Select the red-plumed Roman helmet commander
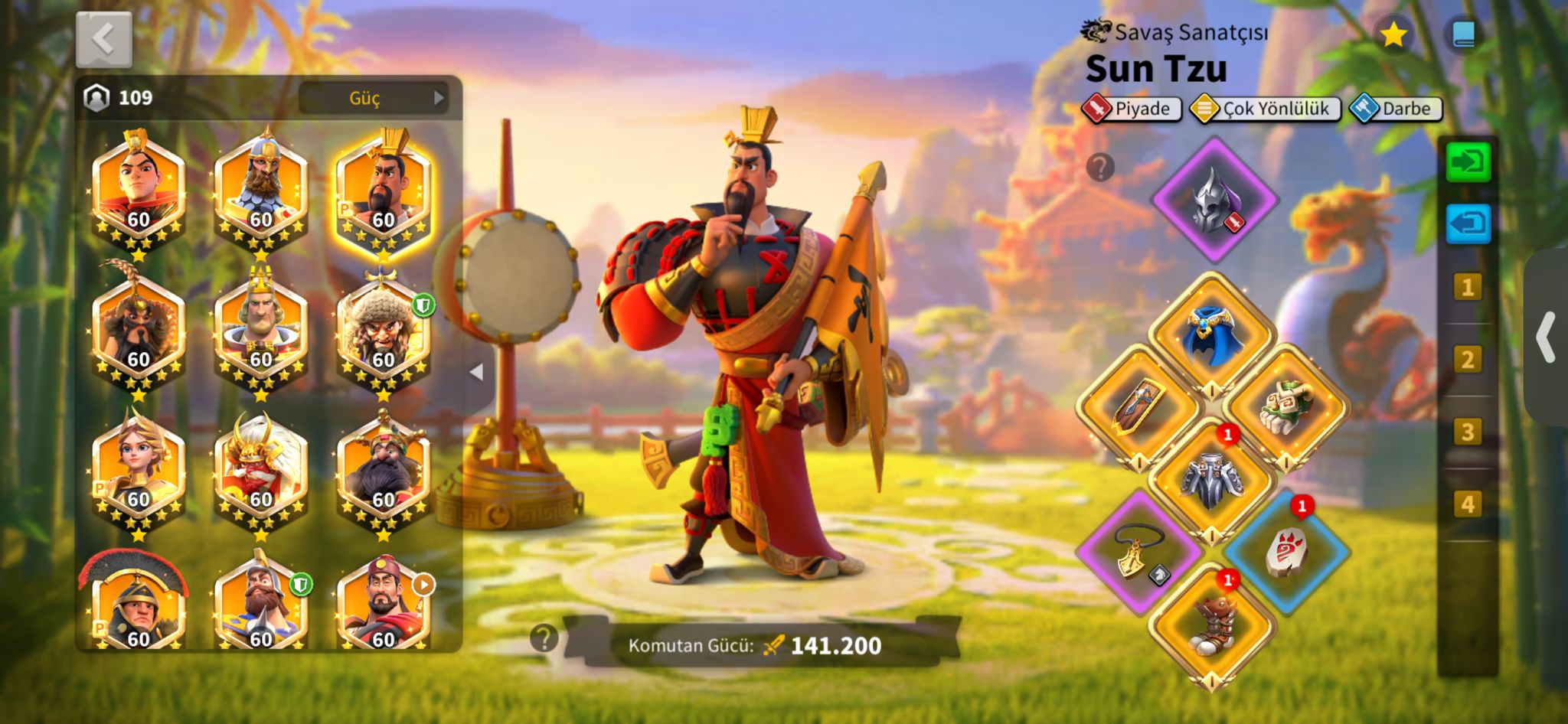The width and height of the screenshot is (1568, 724). [x=138, y=605]
